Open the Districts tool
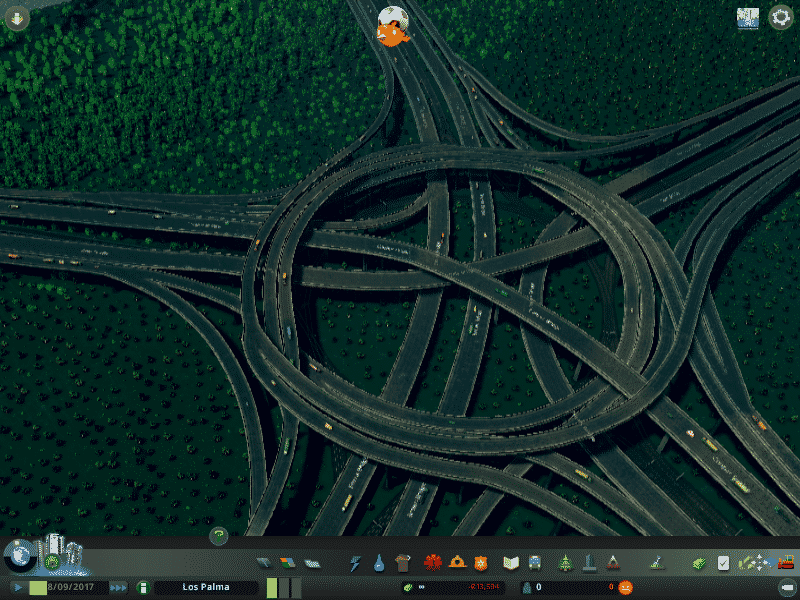The width and height of the screenshot is (800, 600). tap(312, 563)
